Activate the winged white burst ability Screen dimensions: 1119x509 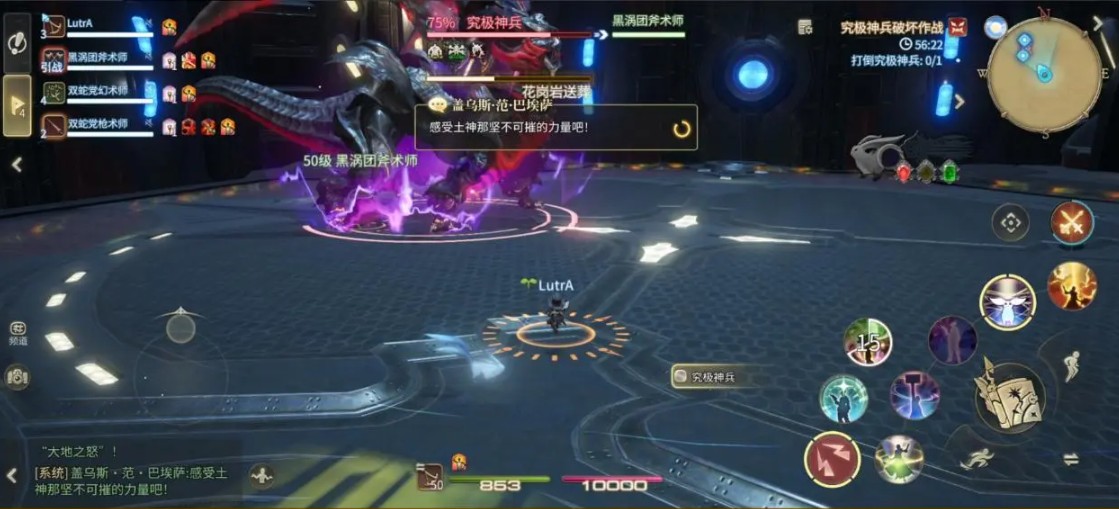[x=1007, y=302]
